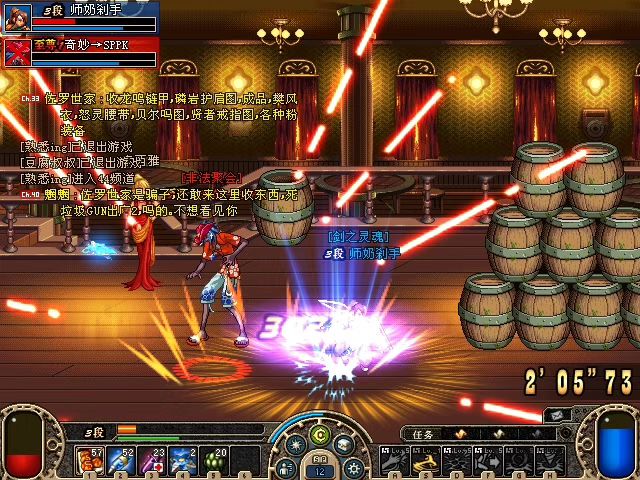Use the blue doll item in slot 4

point(184,460)
